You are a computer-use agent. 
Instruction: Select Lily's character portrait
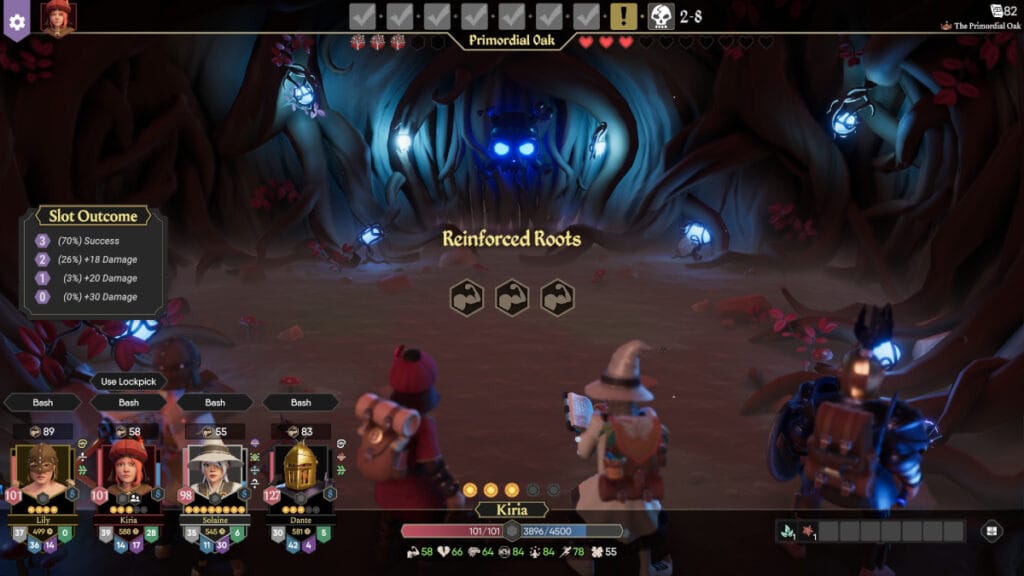(x=42, y=467)
